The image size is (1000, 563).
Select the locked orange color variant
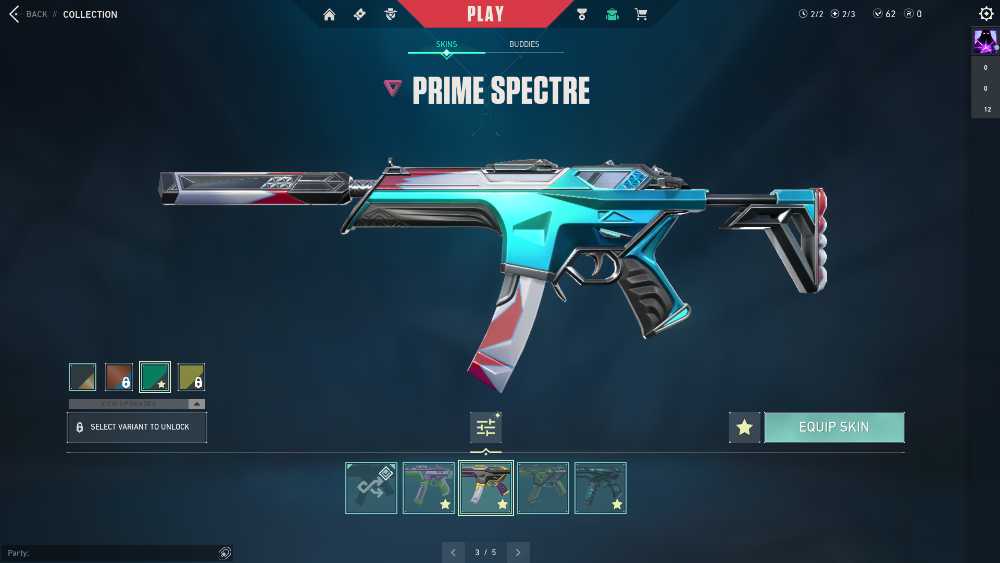pyautogui.click(x=119, y=377)
